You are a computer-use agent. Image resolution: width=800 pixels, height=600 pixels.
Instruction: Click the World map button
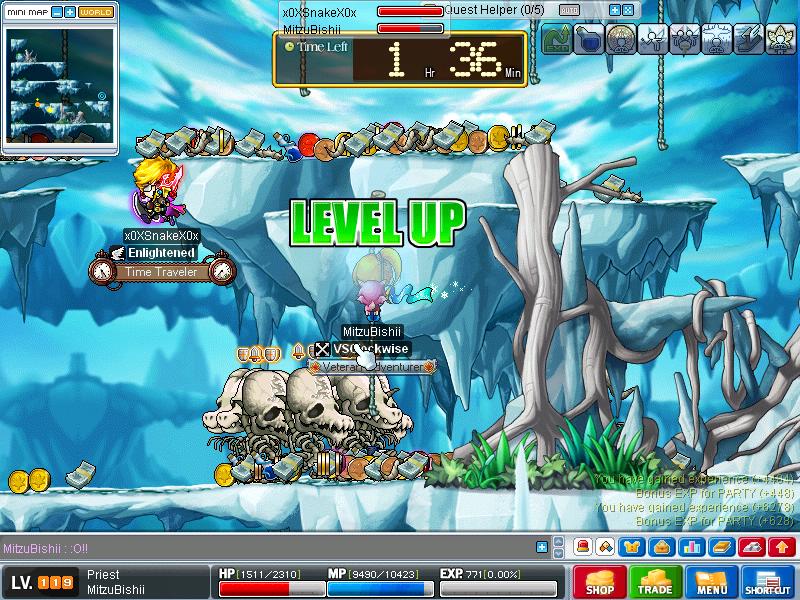(x=96, y=12)
